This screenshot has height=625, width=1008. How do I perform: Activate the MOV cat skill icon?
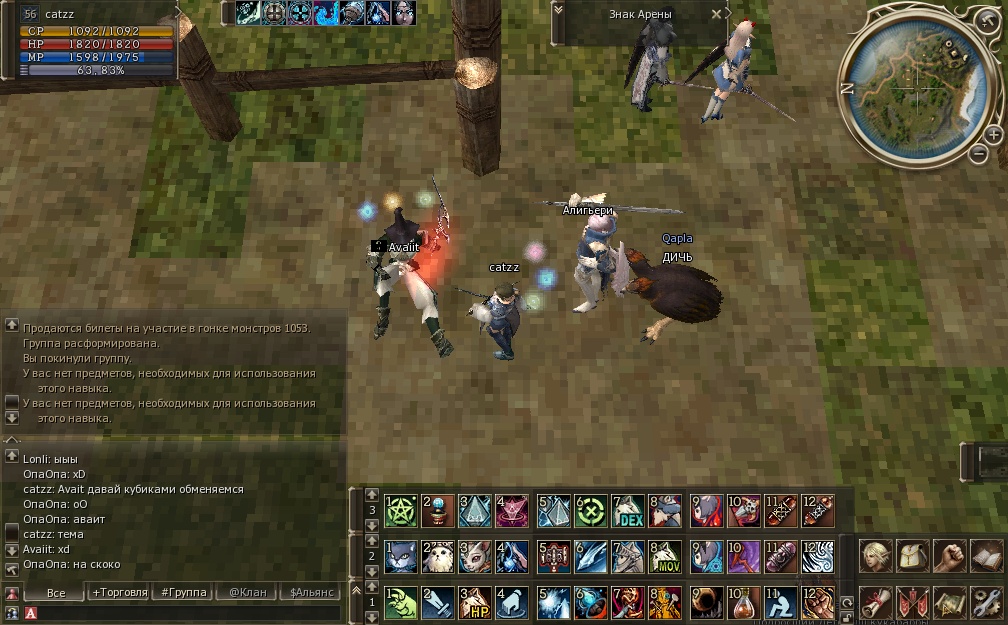[665, 557]
